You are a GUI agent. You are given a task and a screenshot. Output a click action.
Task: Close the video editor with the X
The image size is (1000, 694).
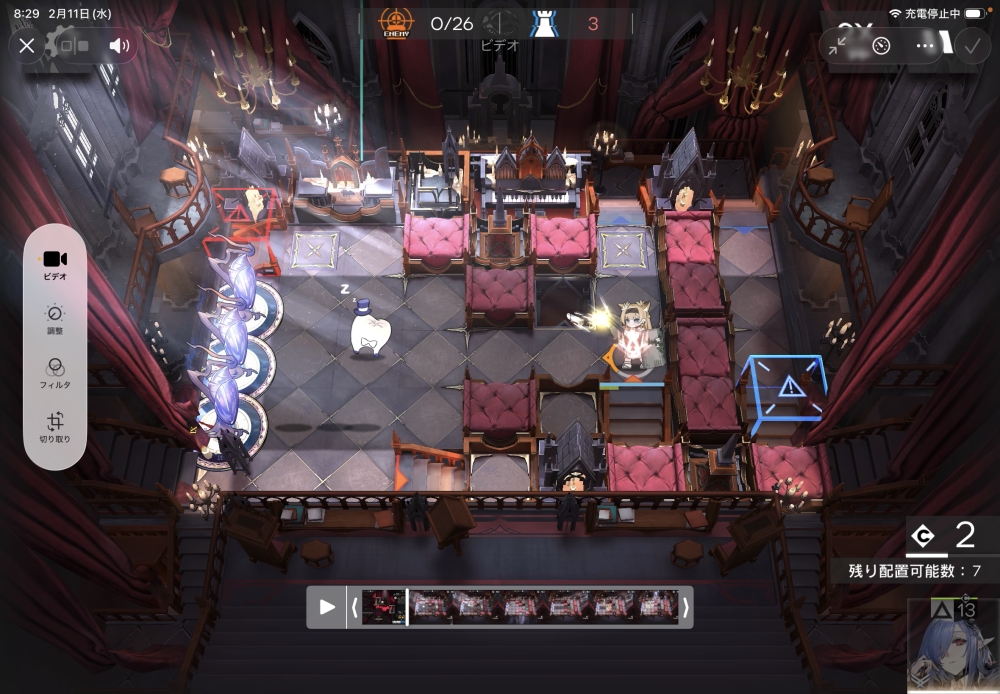click(27, 46)
